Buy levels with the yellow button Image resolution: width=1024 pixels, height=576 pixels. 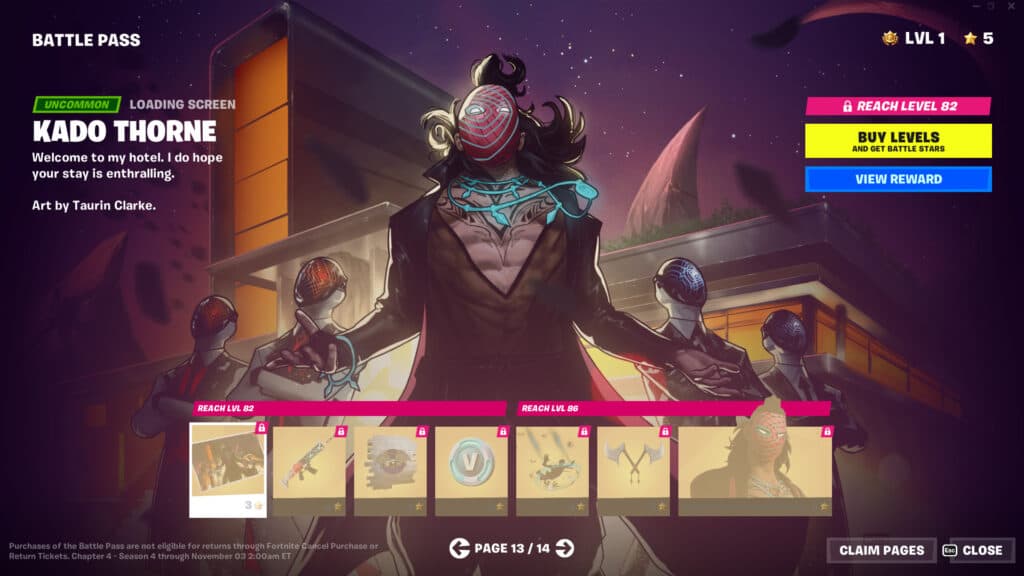pos(898,140)
